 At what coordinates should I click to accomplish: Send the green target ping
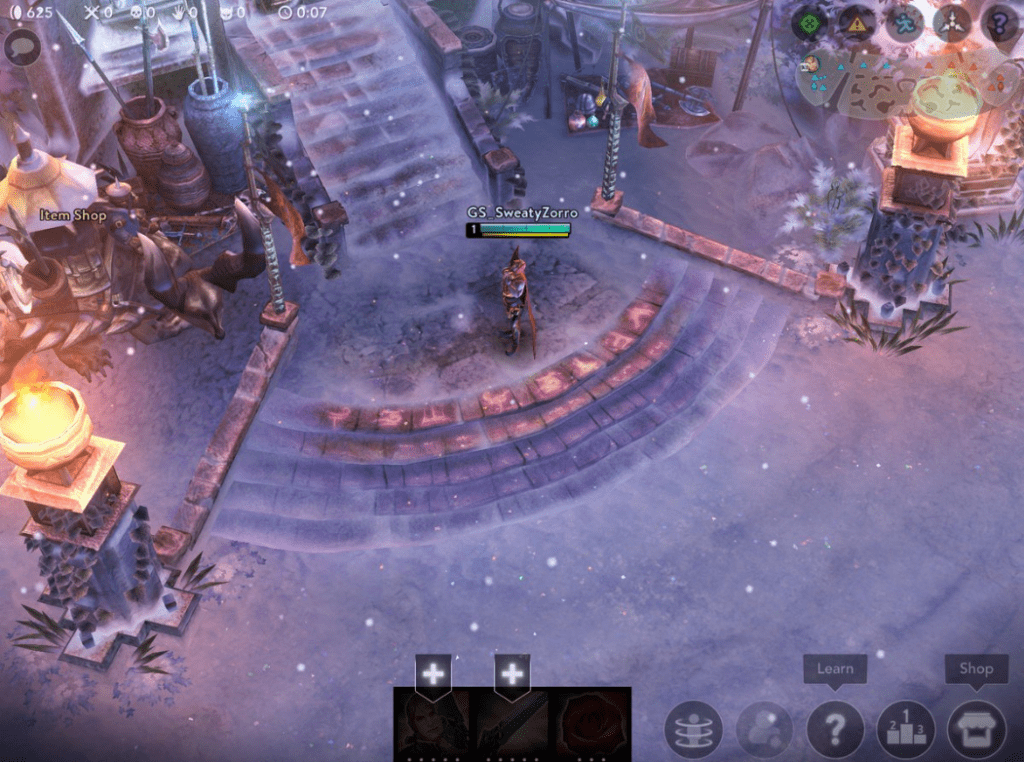coord(810,22)
